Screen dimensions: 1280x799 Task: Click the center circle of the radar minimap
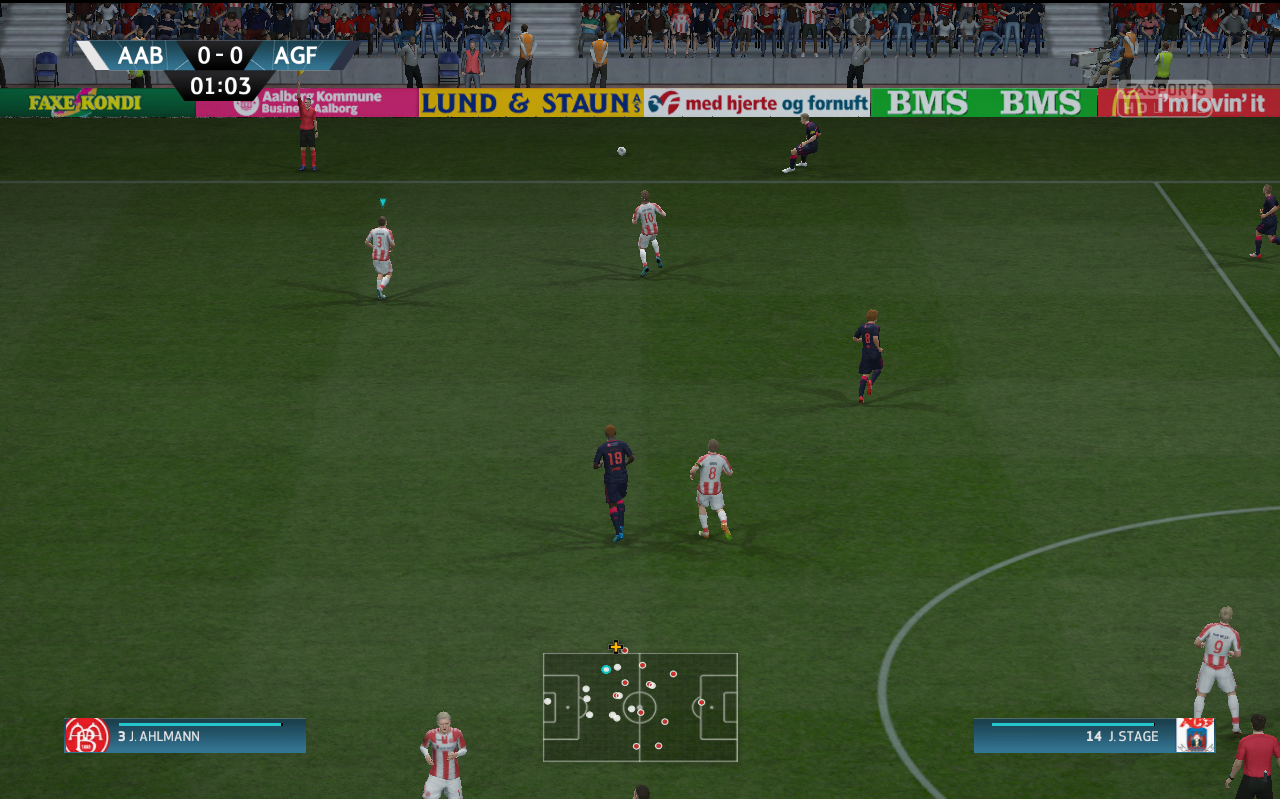[638, 710]
